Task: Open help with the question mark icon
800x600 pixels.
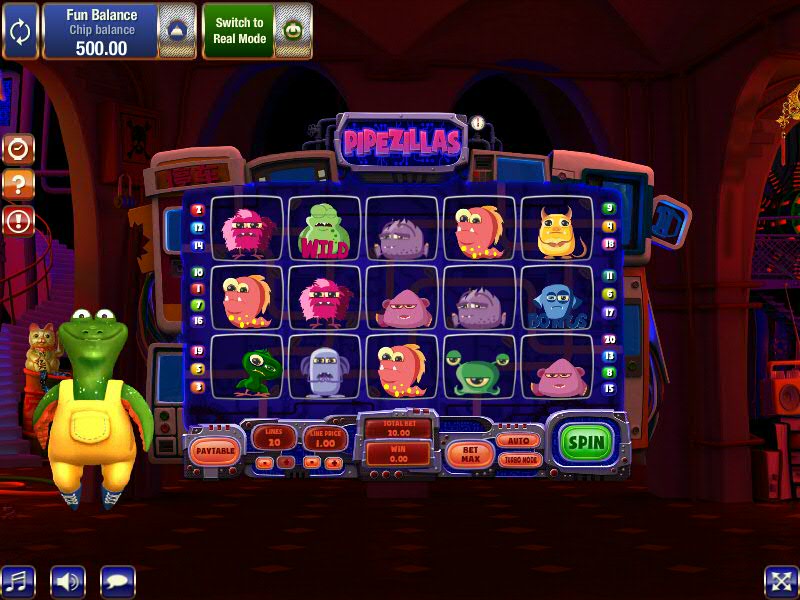Action: coord(19,185)
